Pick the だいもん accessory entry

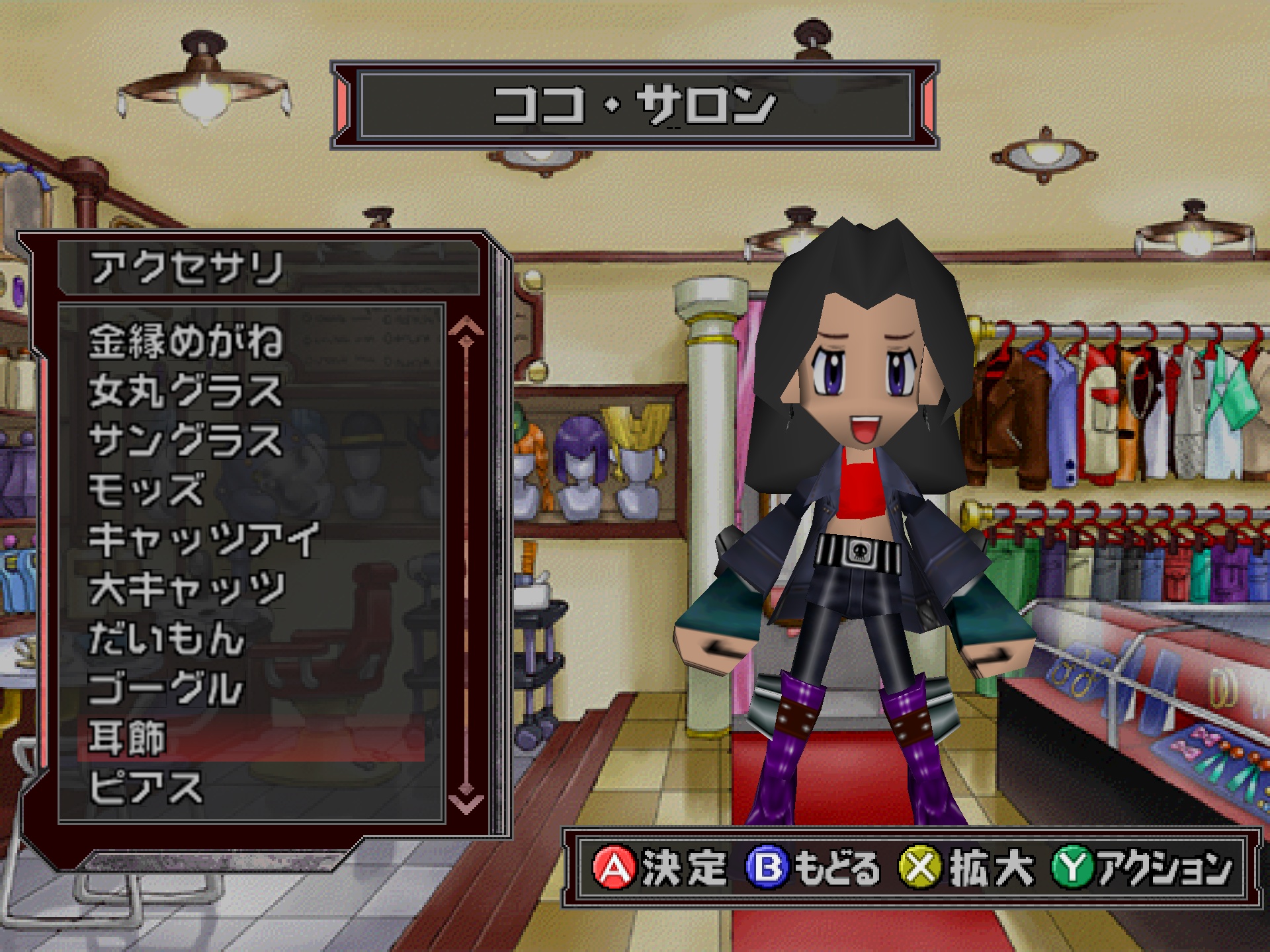point(167,639)
